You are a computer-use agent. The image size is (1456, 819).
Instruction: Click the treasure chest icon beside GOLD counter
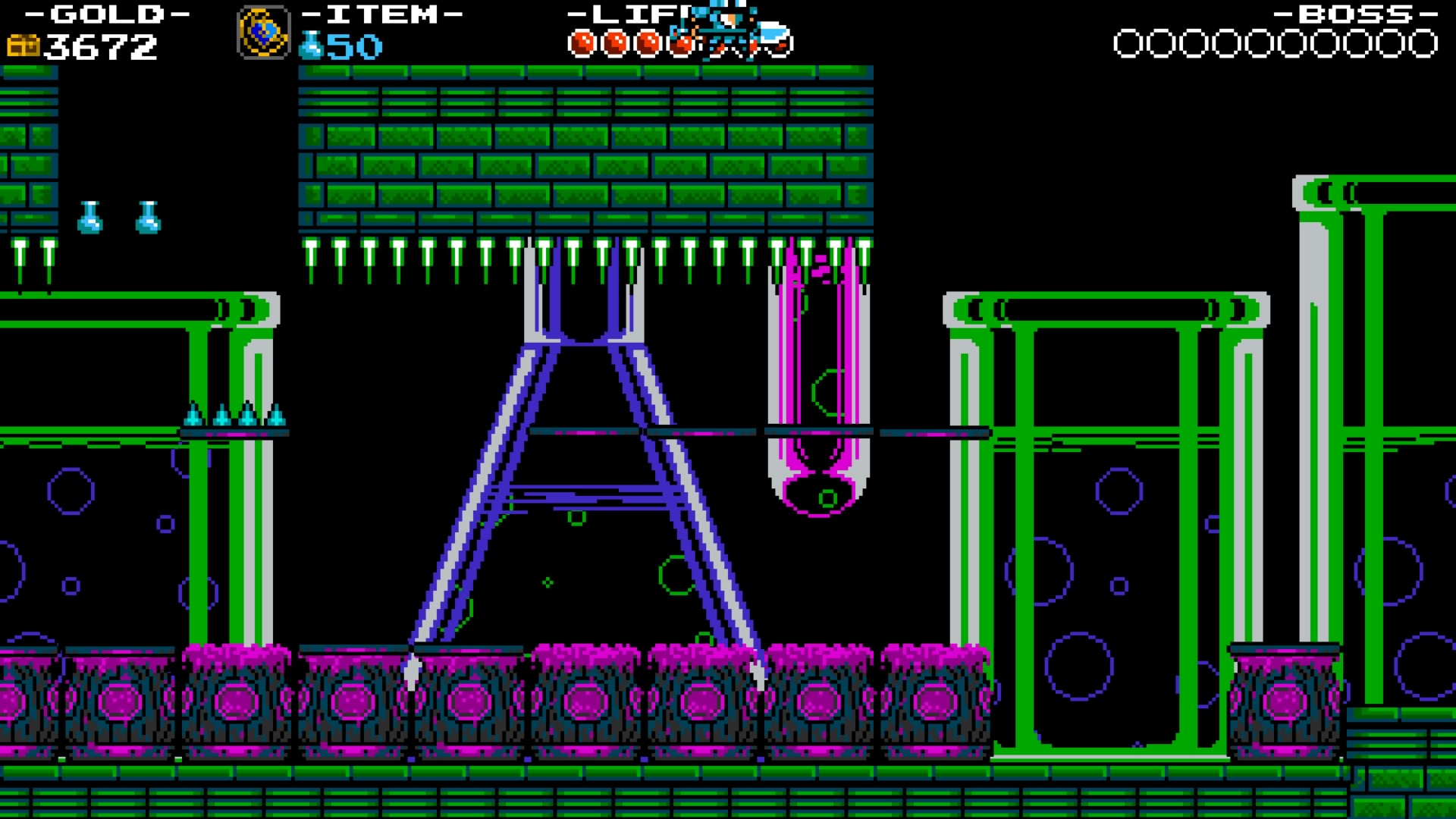[x=23, y=45]
